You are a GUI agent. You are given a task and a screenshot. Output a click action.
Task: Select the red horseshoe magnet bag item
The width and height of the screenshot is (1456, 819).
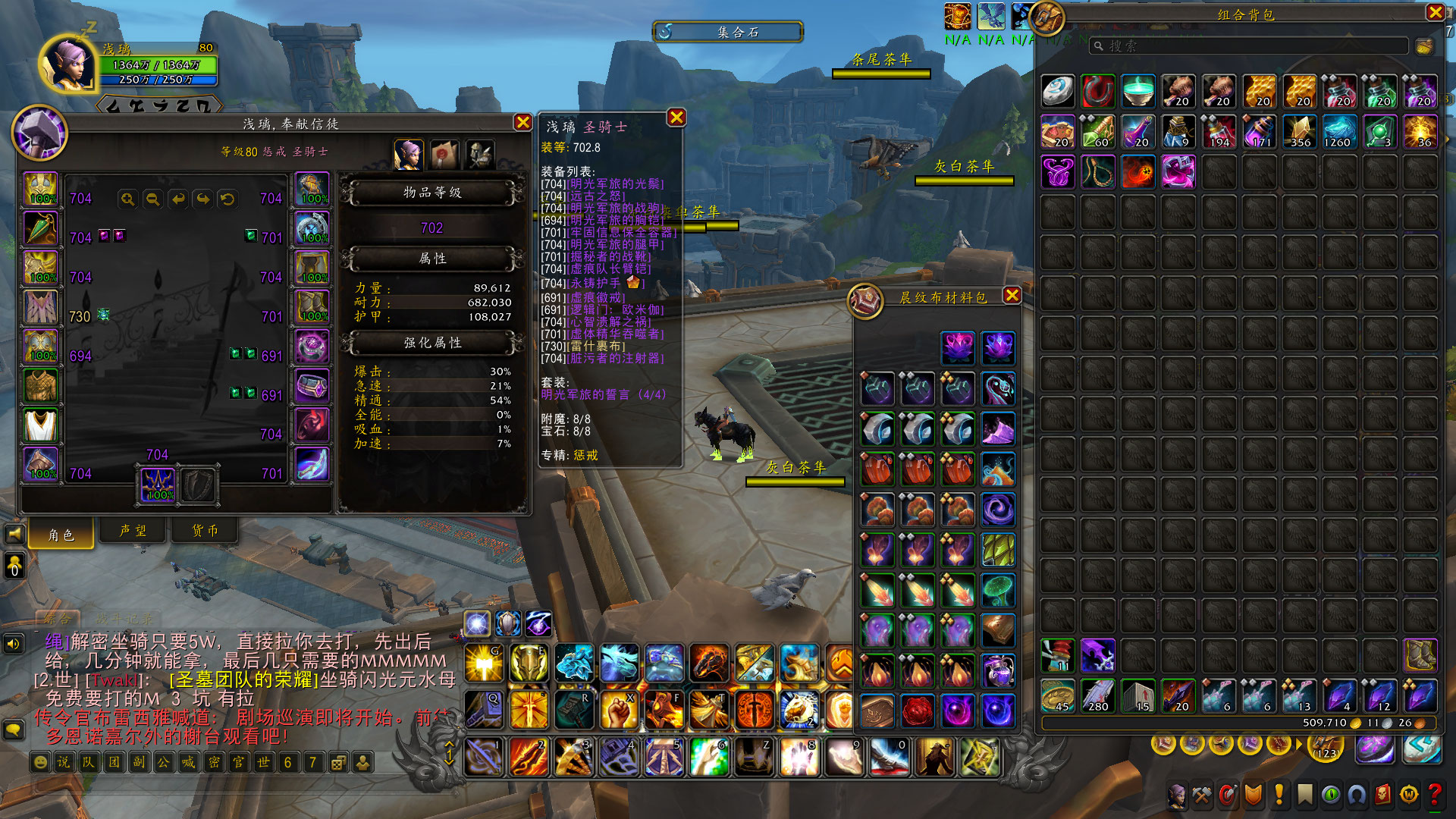click(1097, 92)
